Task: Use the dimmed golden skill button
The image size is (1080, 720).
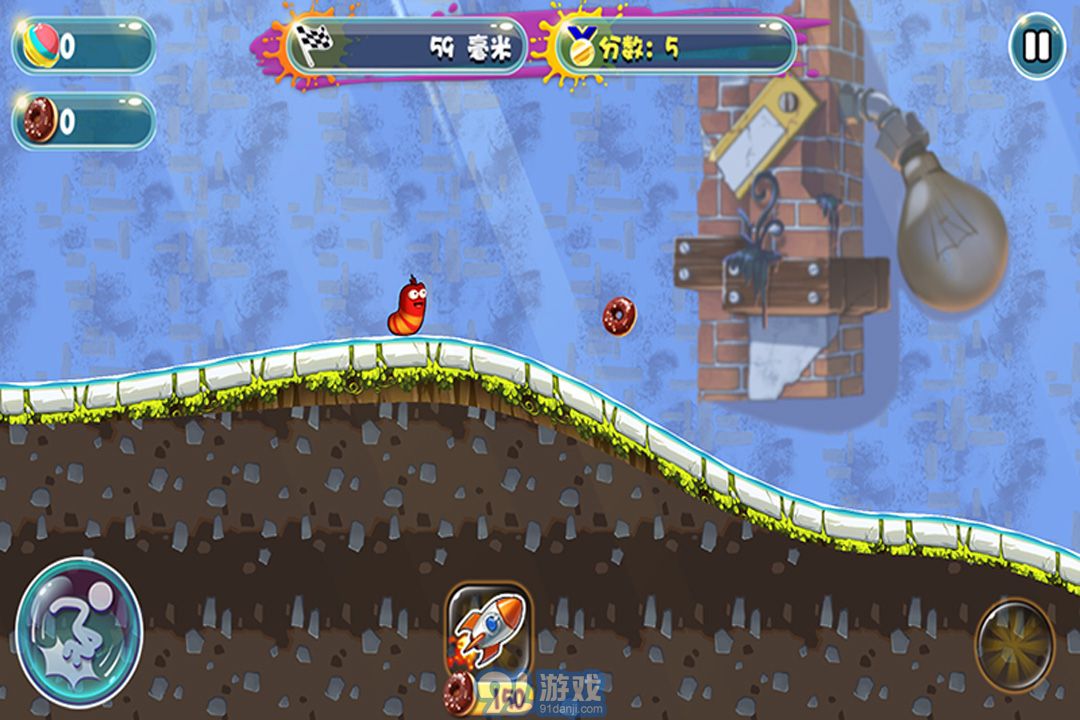Action: [x=1014, y=645]
